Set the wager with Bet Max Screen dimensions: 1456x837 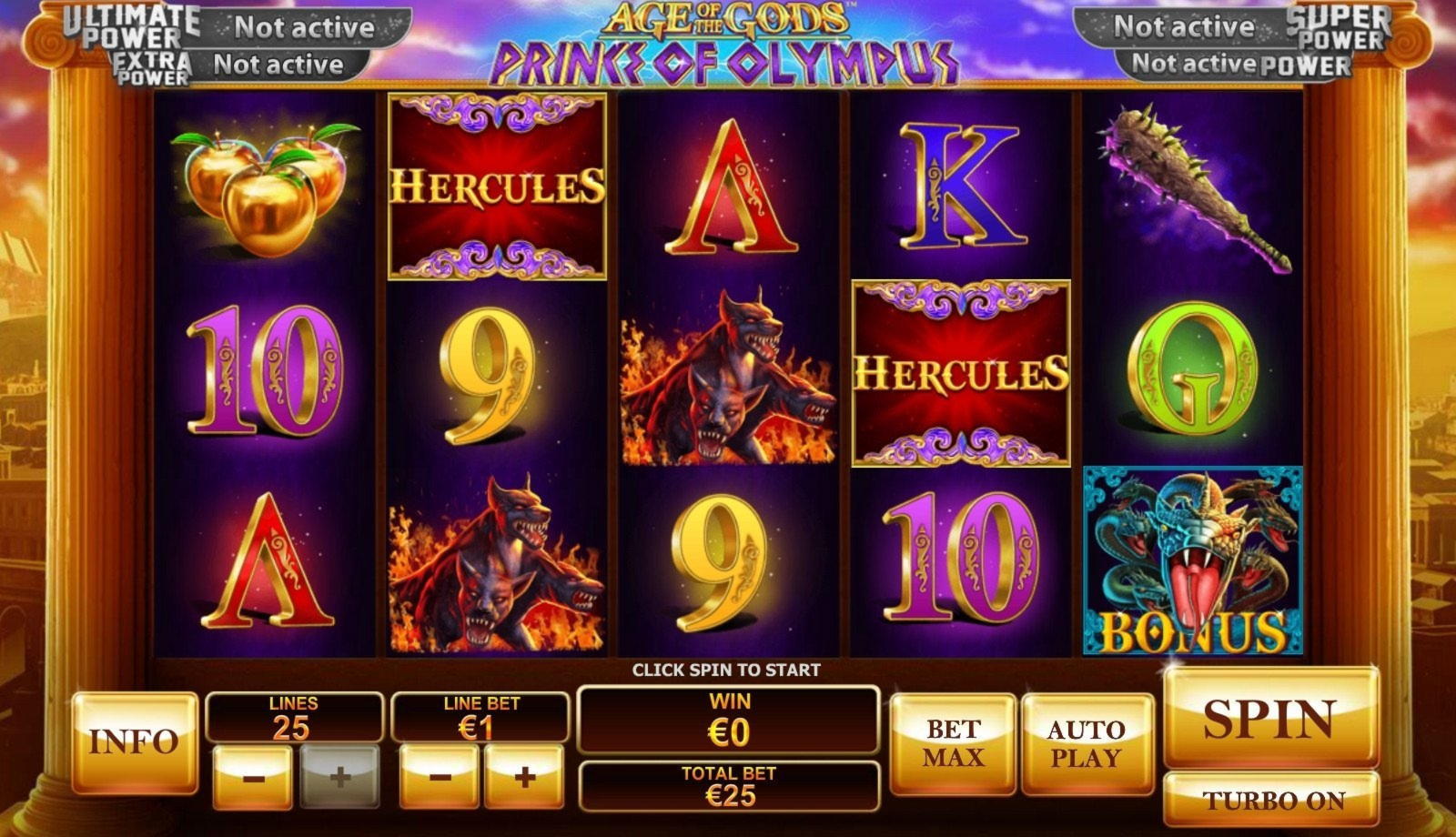953,743
